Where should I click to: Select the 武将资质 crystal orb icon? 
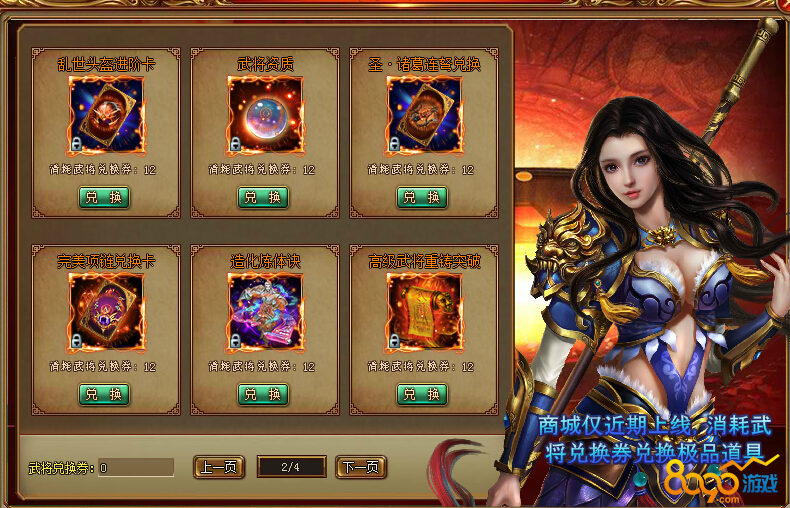[264, 115]
